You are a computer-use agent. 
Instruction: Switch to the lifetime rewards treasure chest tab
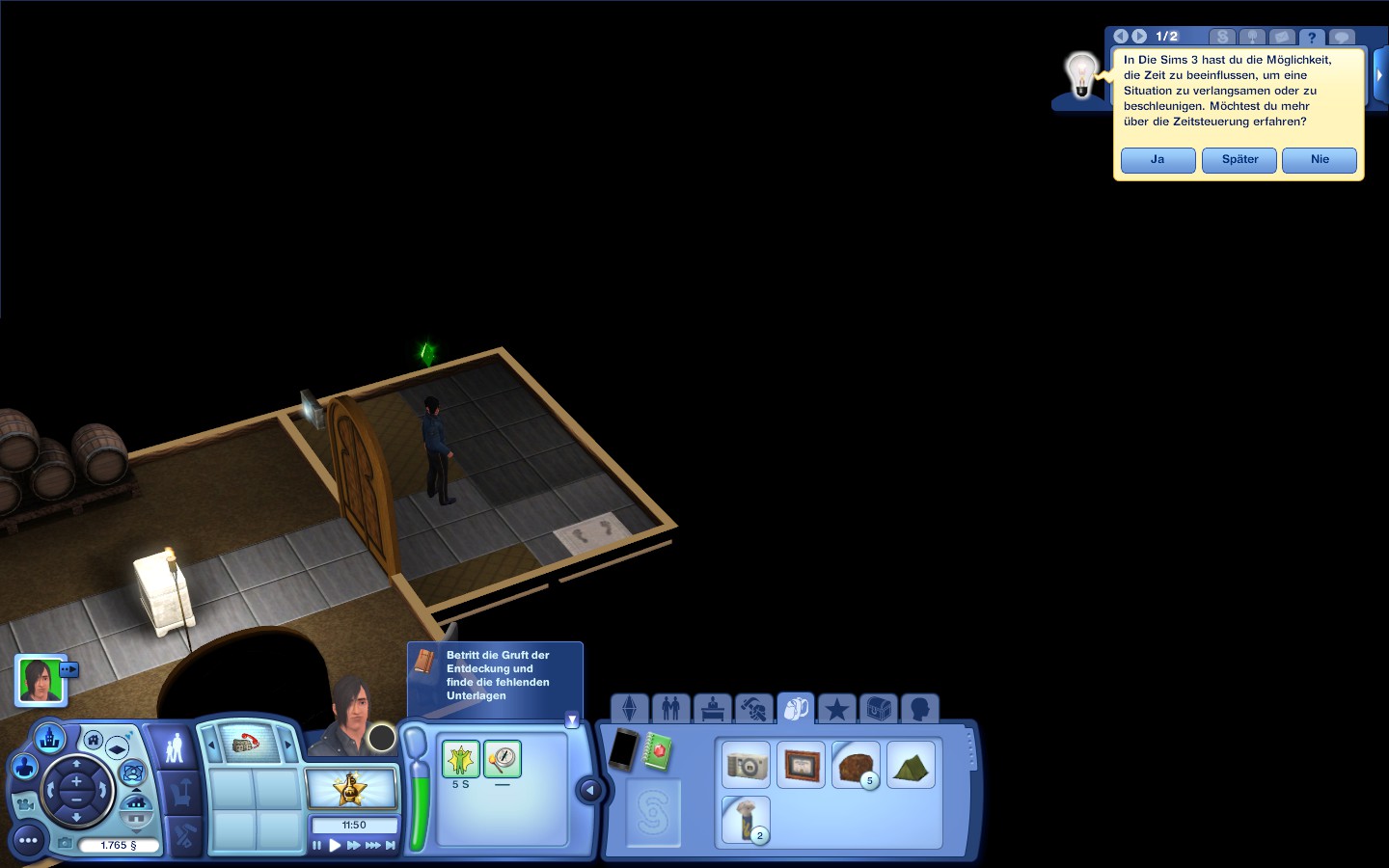click(x=878, y=709)
